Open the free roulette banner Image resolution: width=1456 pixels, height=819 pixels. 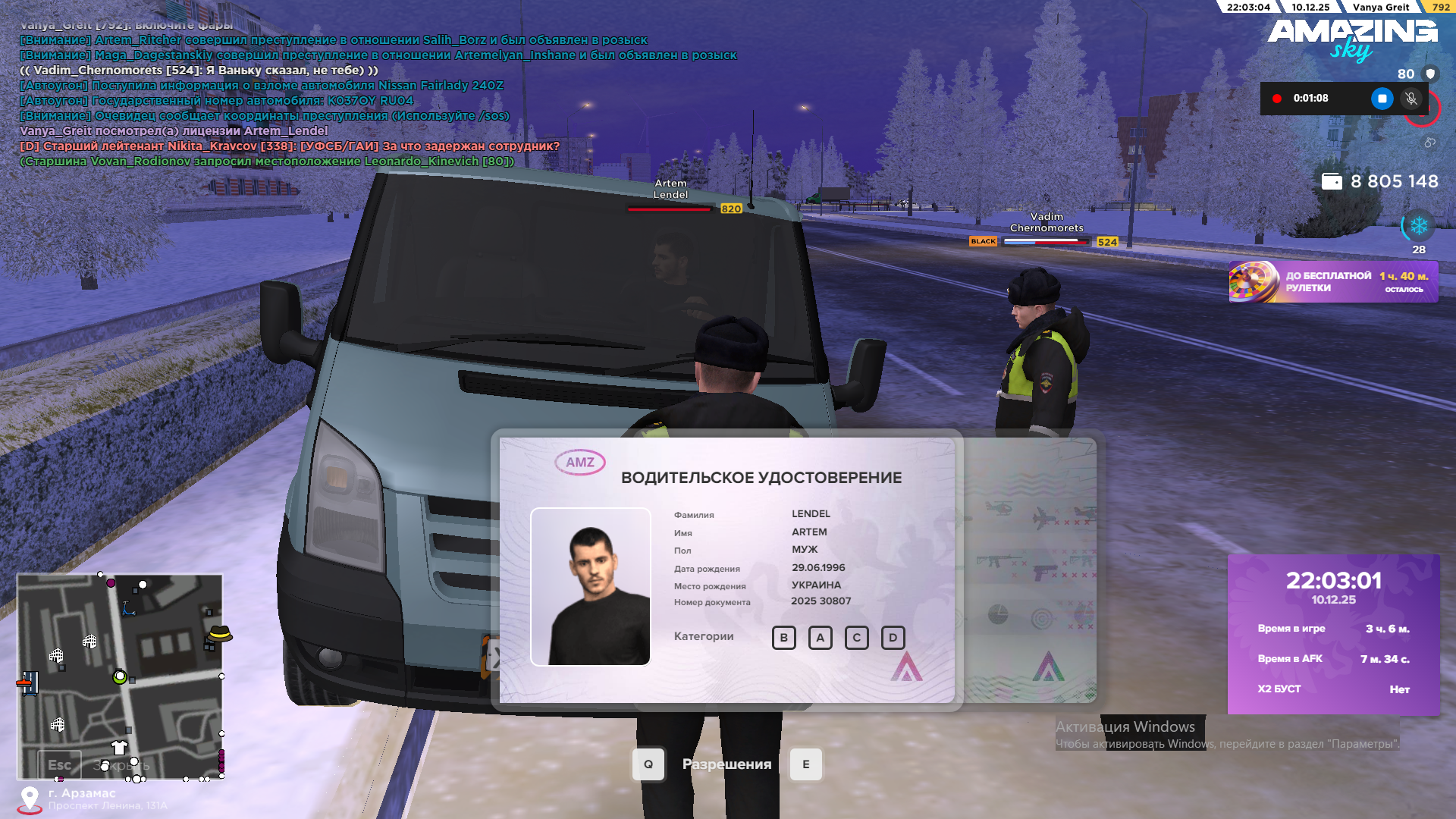[1333, 282]
